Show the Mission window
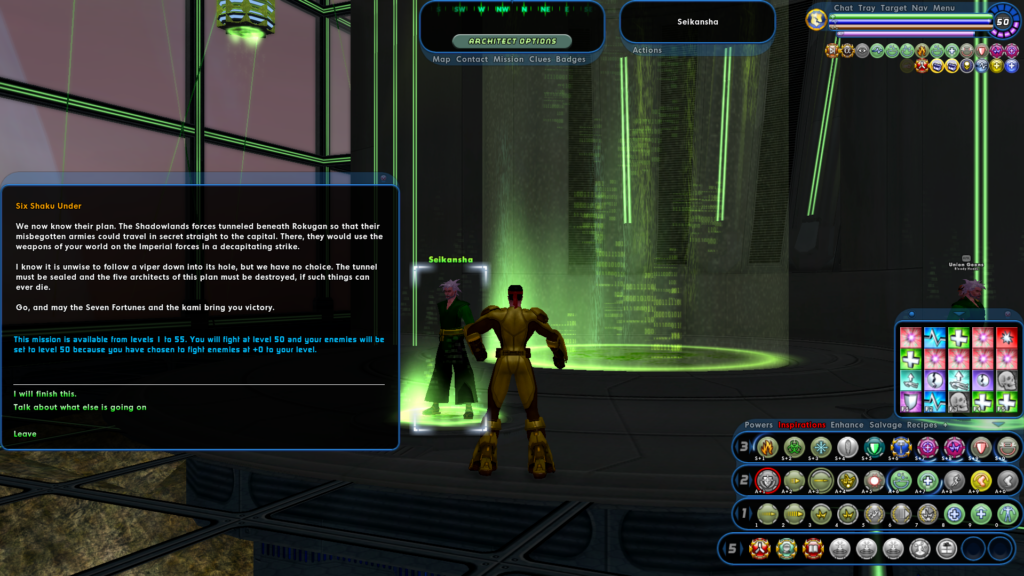Image resolution: width=1024 pixels, height=576 pixels. click(x=508, y=59)
